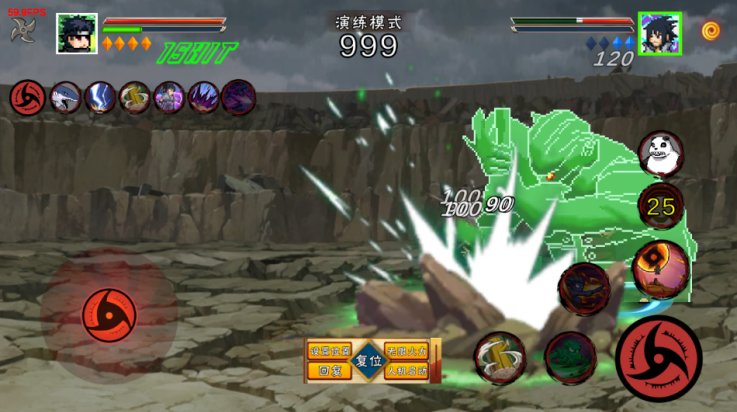Tap the blue 复位 reset diamond
This screenshot has height=412, width=737.
(369, 361)
